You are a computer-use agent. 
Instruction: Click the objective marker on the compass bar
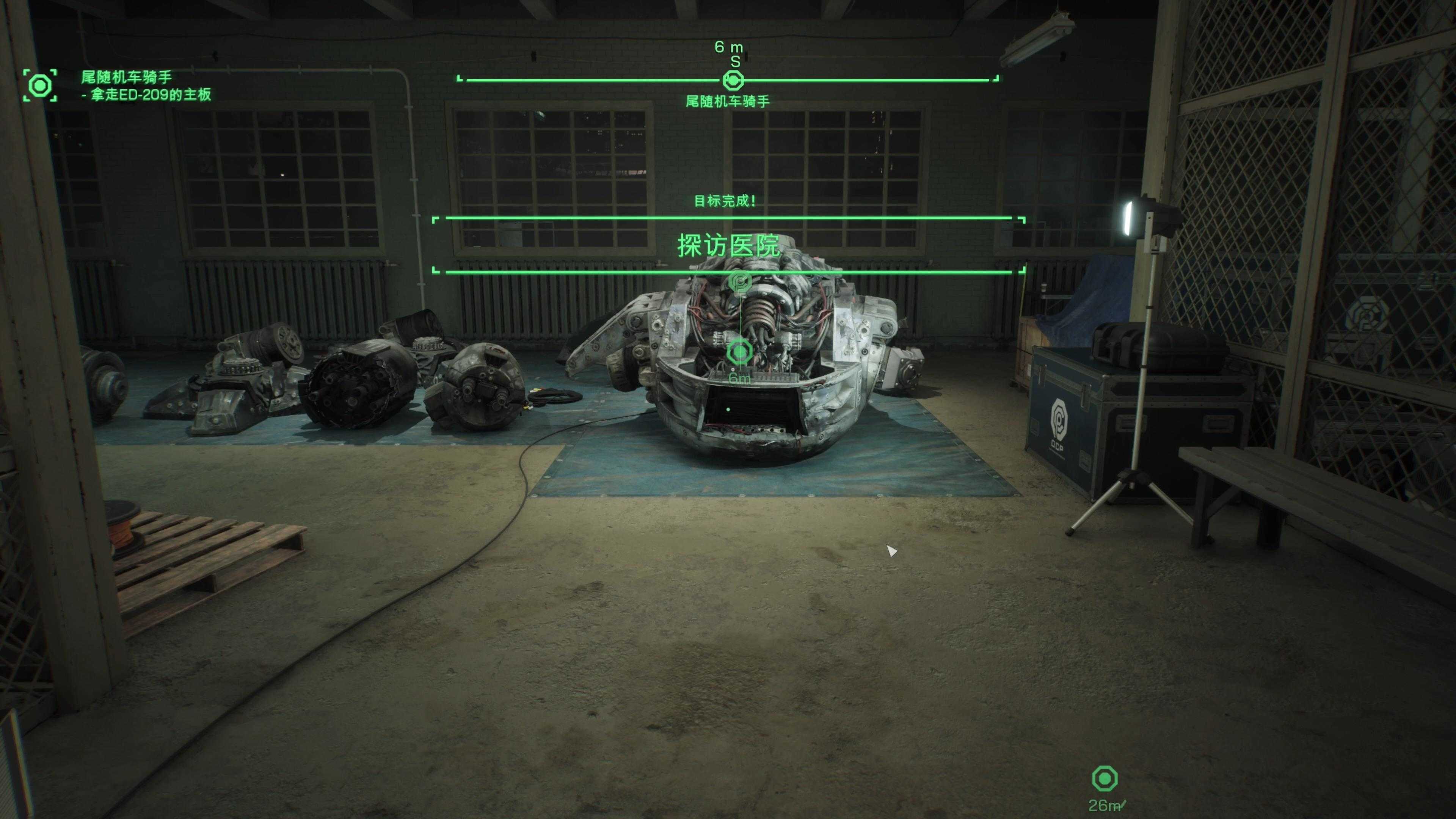[733, 81]
